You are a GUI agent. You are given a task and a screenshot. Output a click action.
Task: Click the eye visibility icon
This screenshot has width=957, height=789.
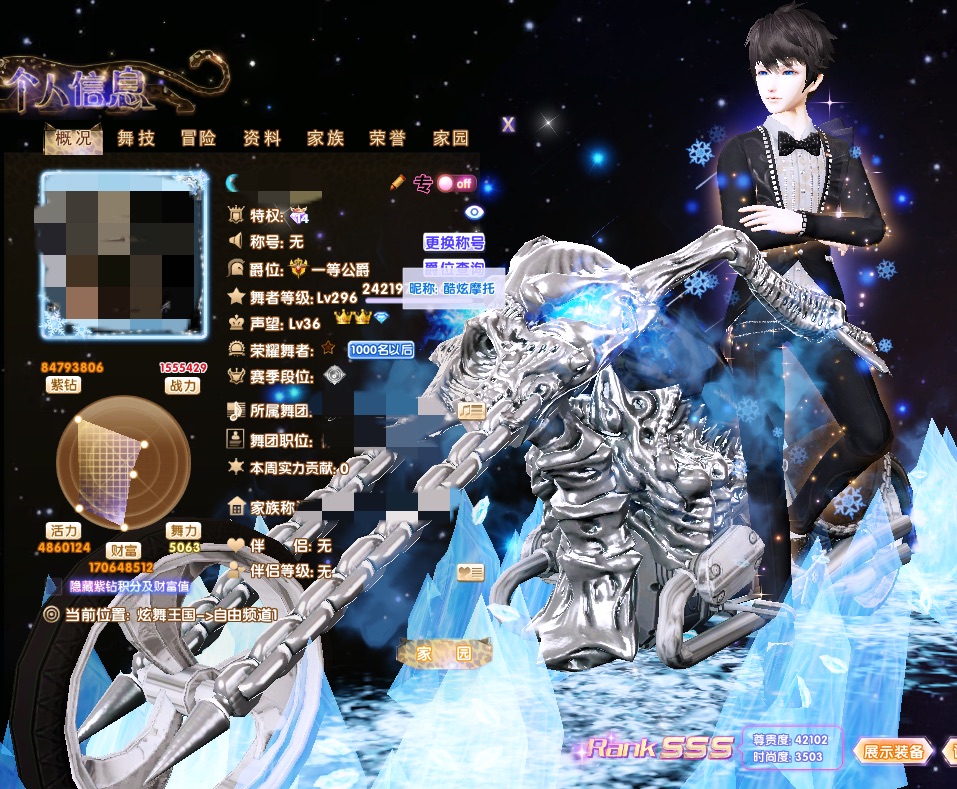pyautogui.click(x=474, y=212)
